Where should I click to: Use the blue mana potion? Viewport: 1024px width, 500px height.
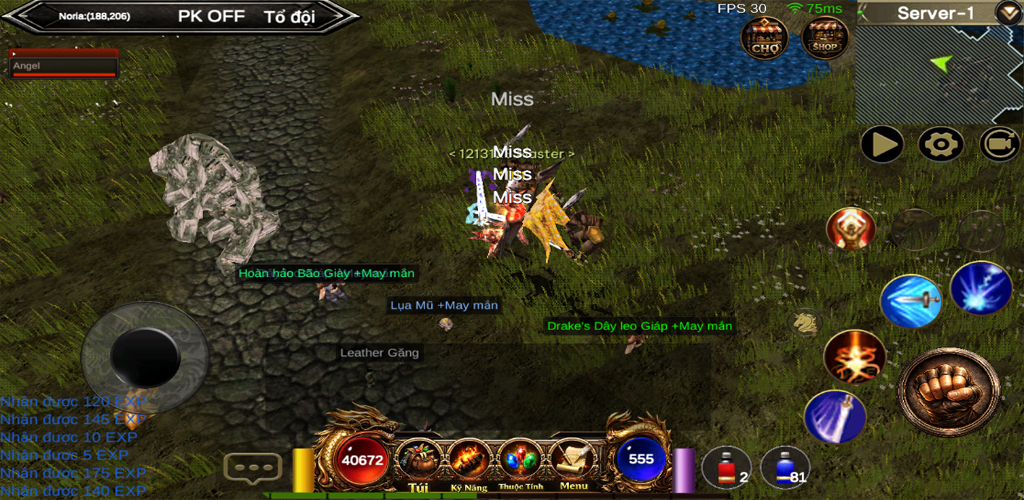[x=785, y=468]
